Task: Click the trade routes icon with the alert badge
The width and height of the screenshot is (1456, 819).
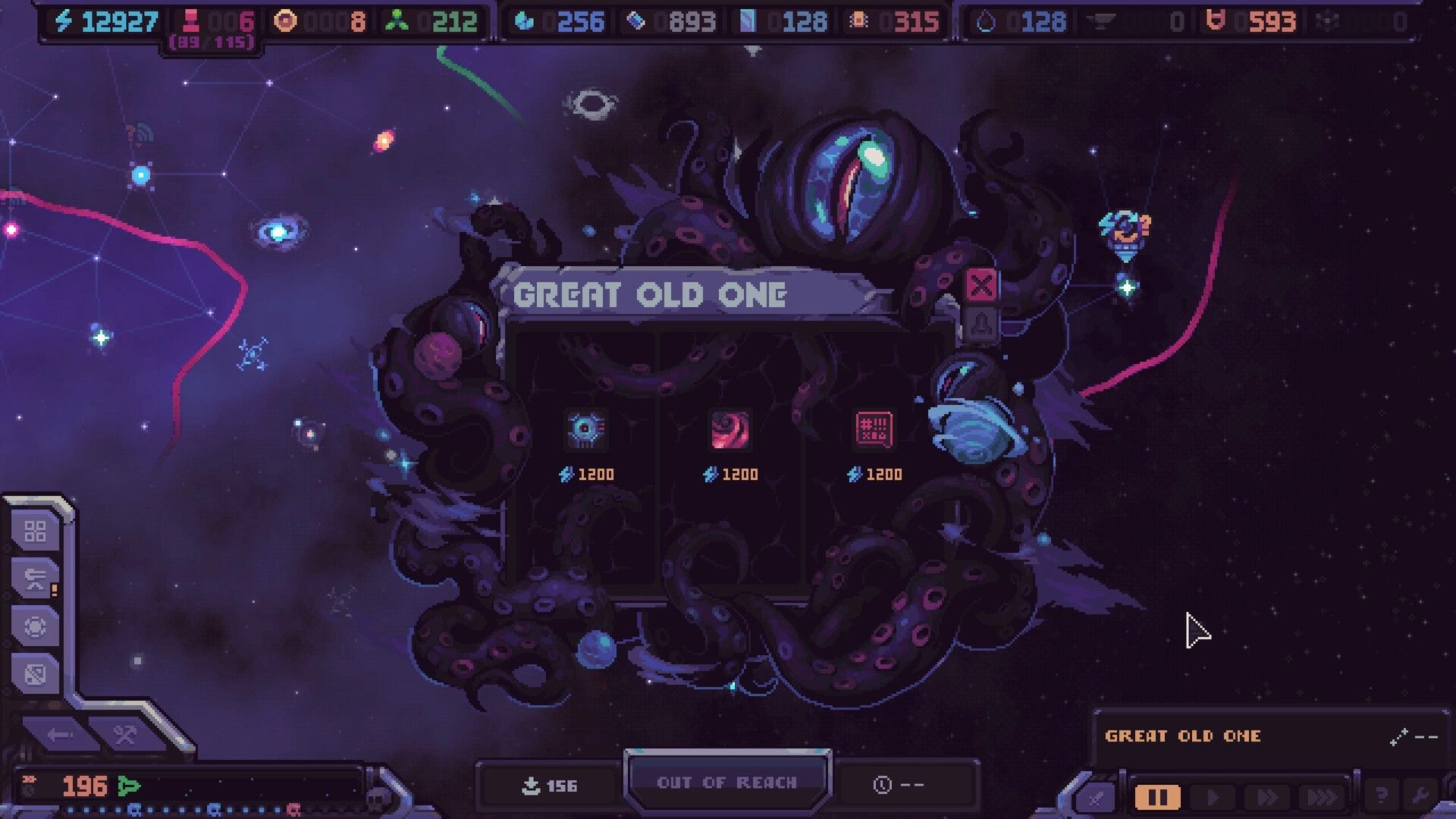Action: [34, 578]
